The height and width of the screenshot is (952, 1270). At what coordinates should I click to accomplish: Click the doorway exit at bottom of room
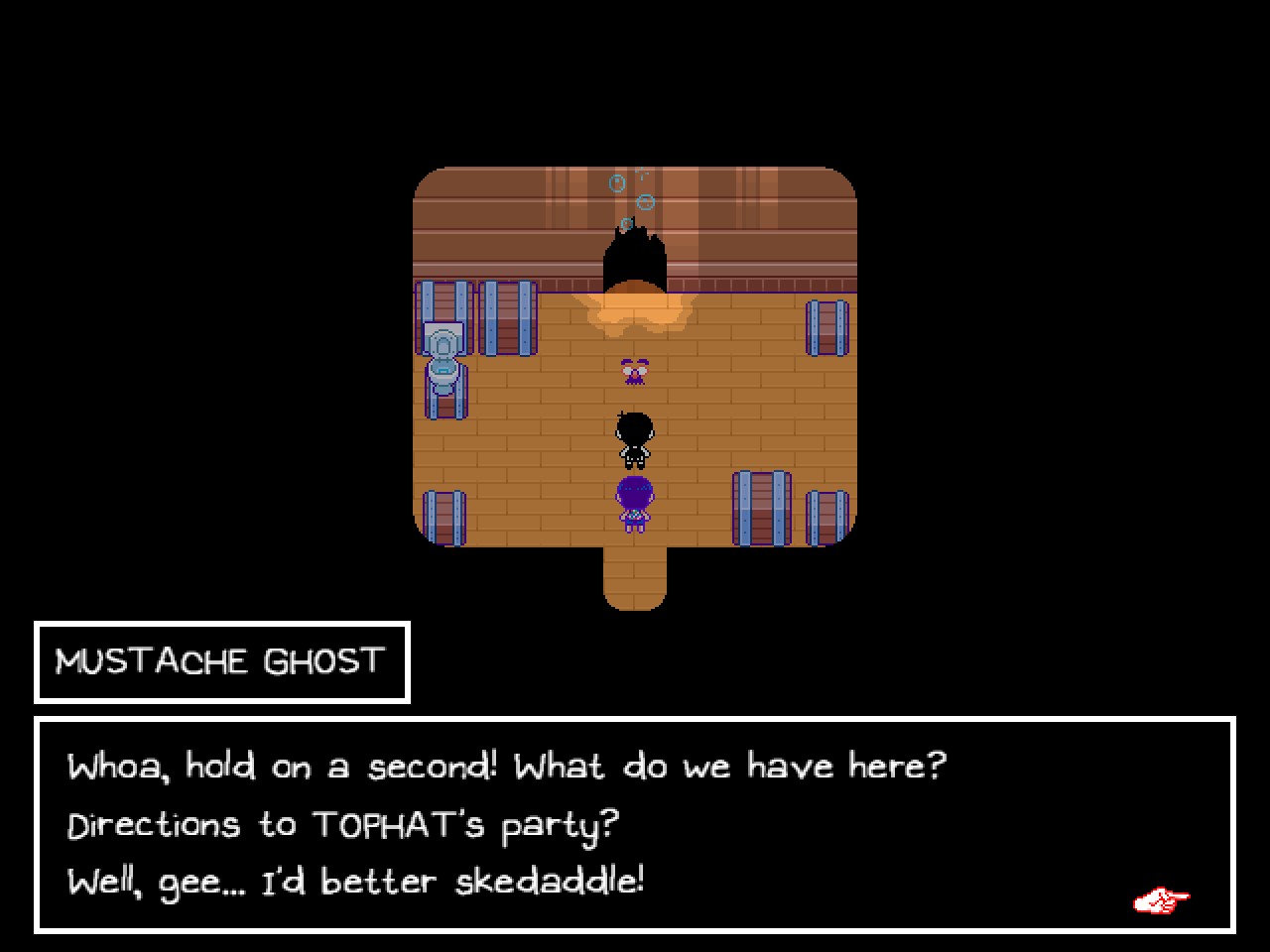(x=635, y=580)
